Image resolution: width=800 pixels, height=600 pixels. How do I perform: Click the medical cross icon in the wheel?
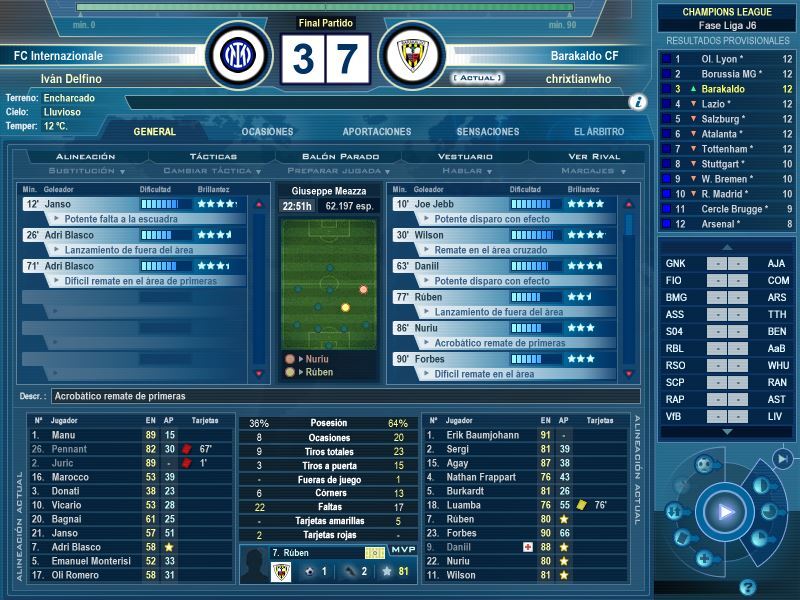pyautogui.click(x=704, y=558)
